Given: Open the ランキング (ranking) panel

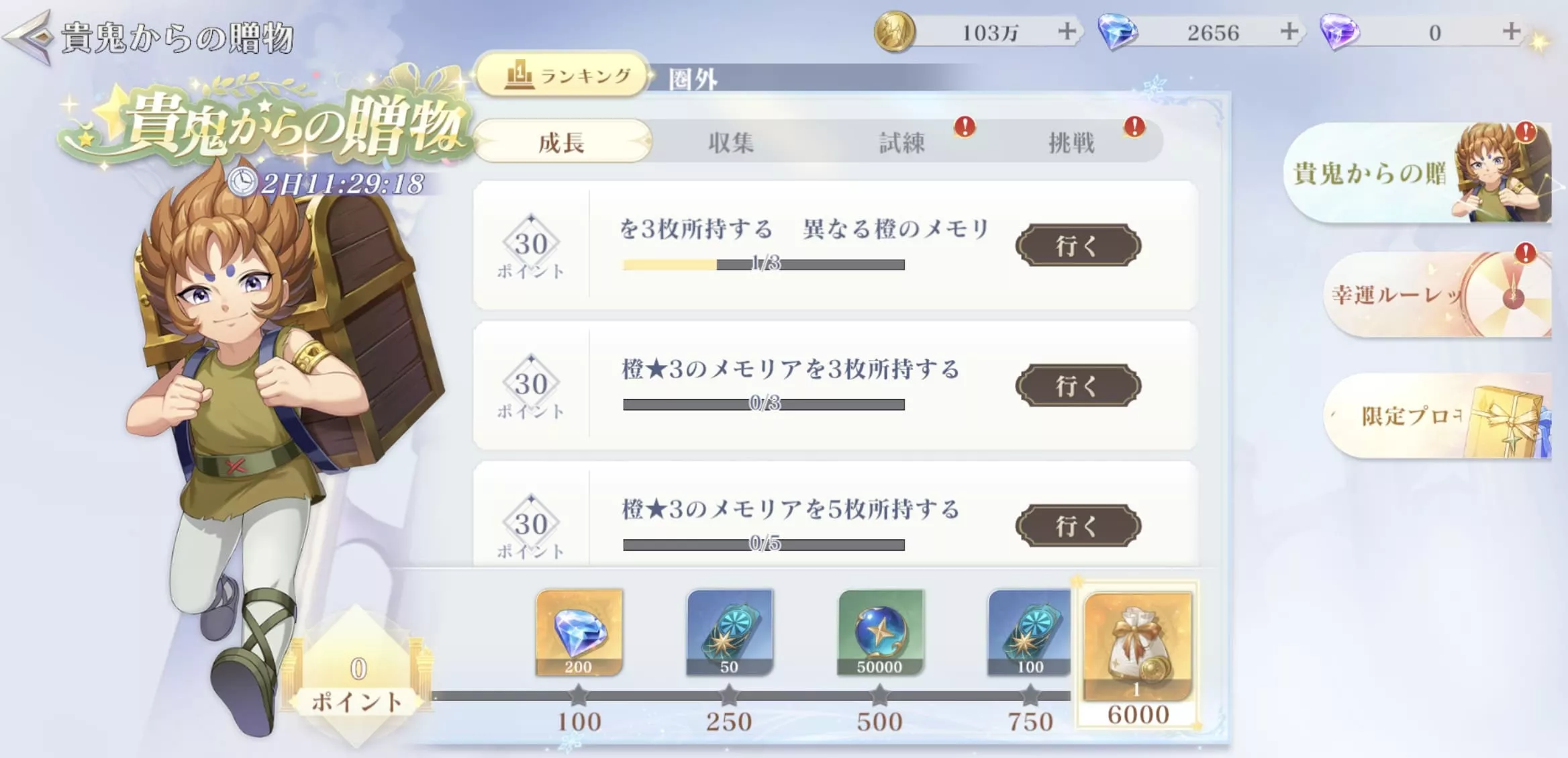Looking at the screenshot, I should [562, 76].
